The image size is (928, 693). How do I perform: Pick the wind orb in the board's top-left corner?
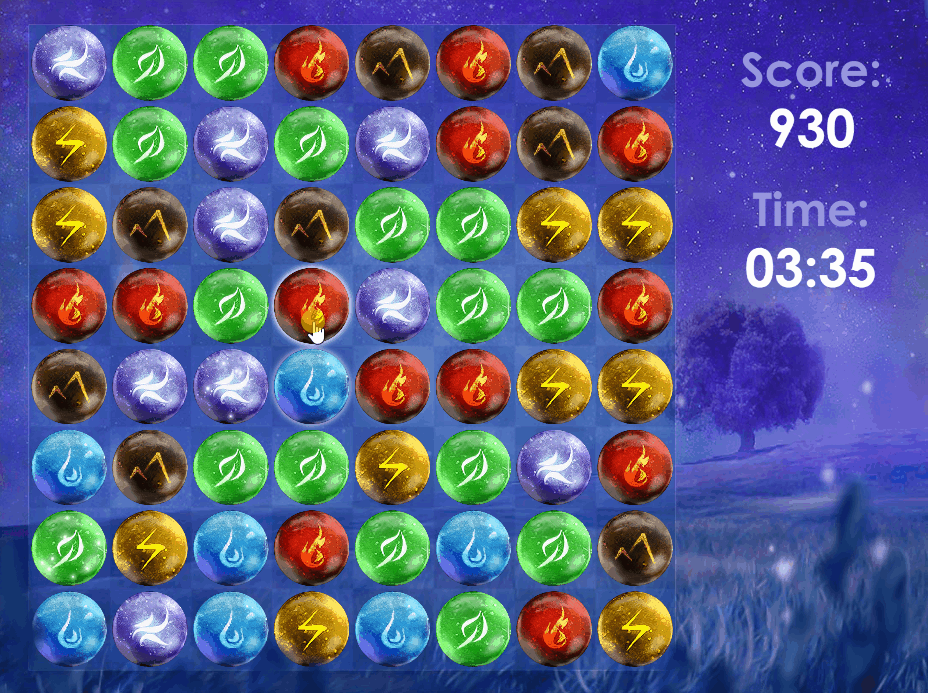(69, 62)
